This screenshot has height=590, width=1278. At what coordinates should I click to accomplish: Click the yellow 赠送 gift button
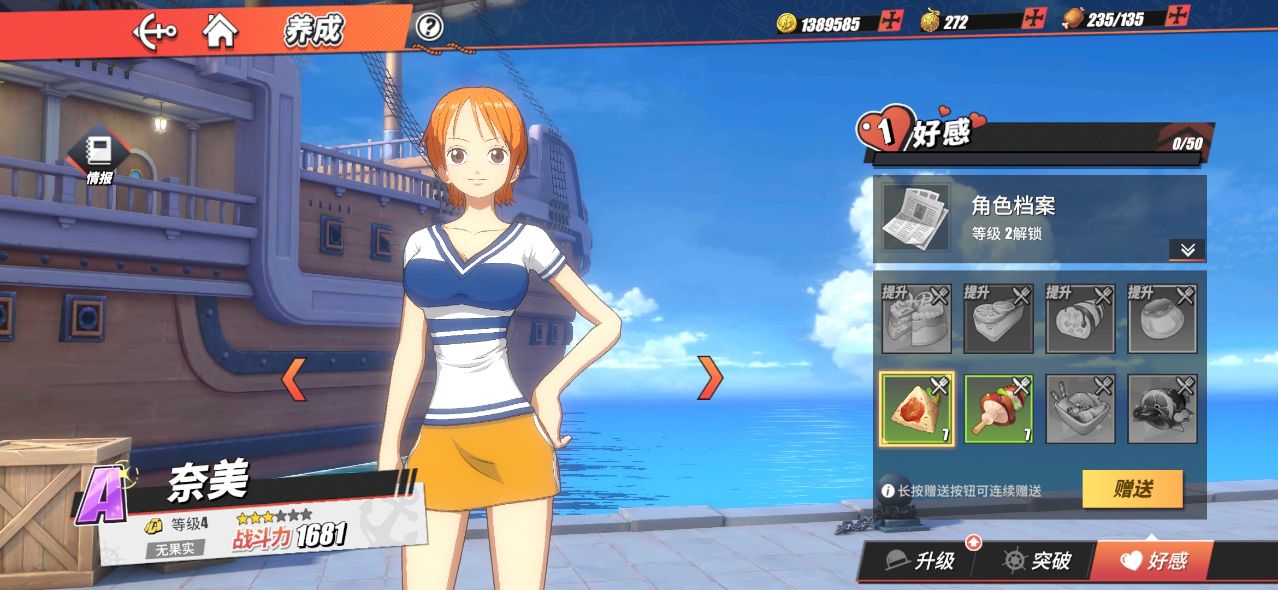coord(1132,489)
